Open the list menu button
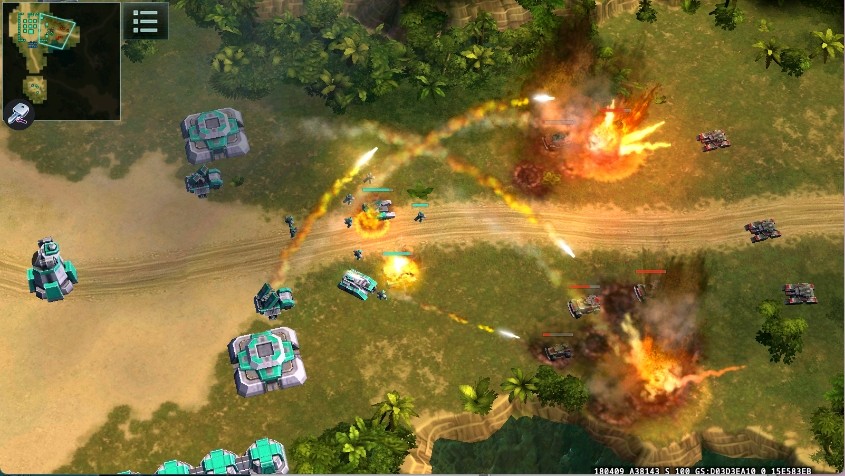 coord(145,21)
